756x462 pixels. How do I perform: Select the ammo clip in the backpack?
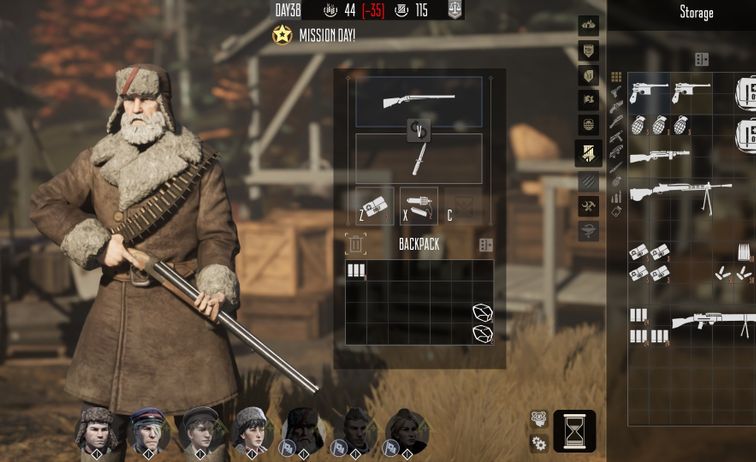coord(356,270)
